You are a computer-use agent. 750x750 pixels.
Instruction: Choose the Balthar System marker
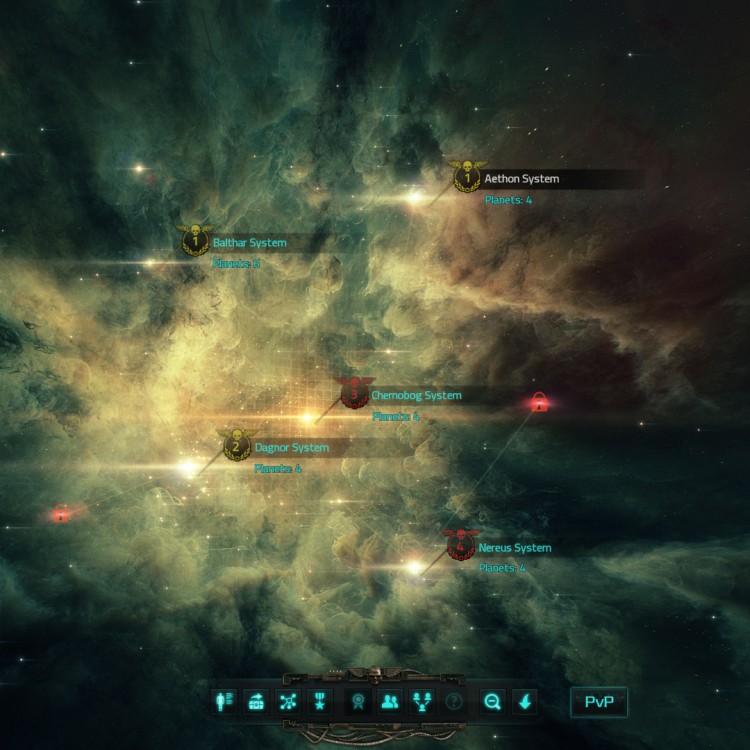(x=195, y=241)
